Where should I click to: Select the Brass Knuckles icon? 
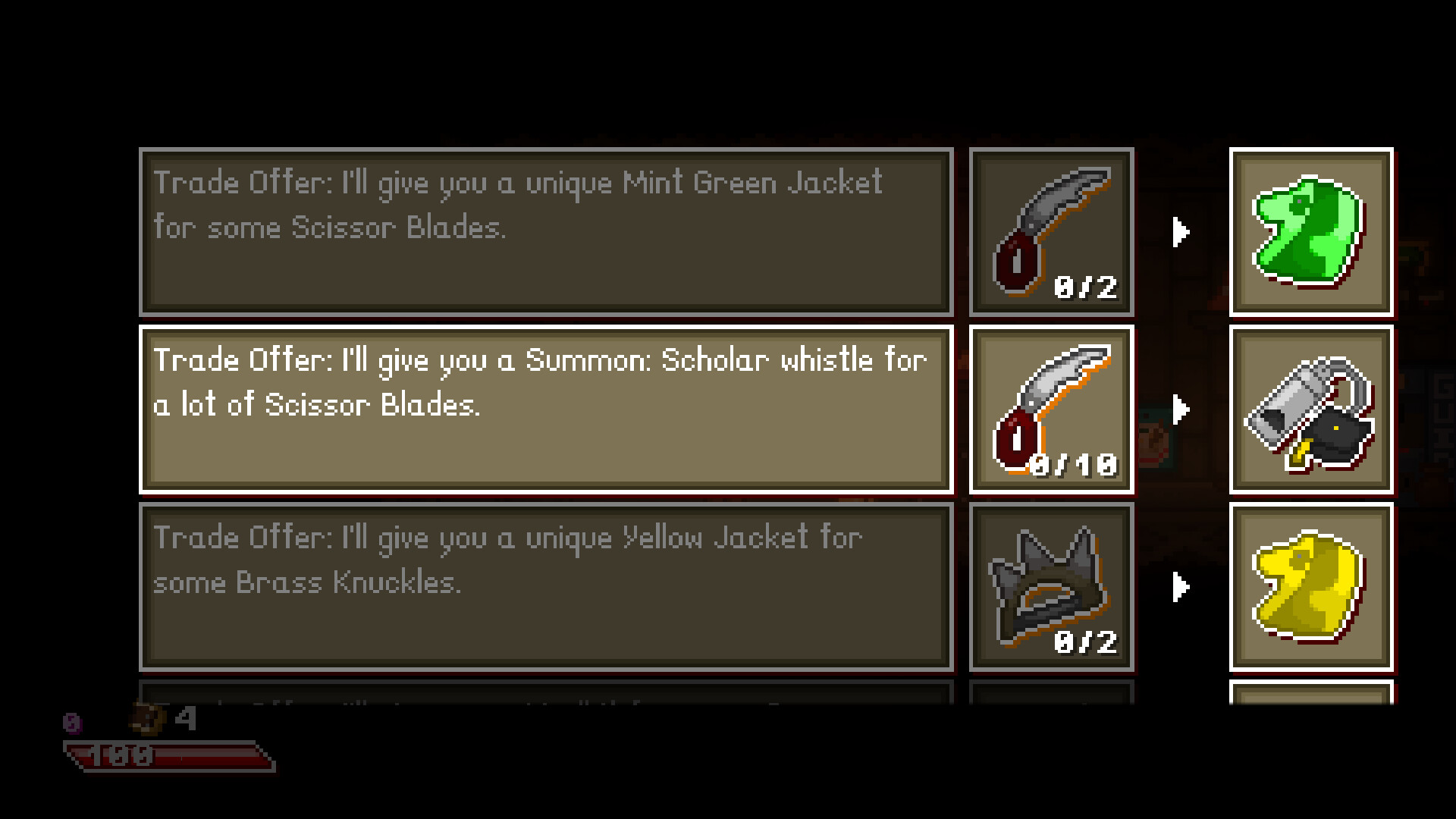click(x=1051, y=585)
